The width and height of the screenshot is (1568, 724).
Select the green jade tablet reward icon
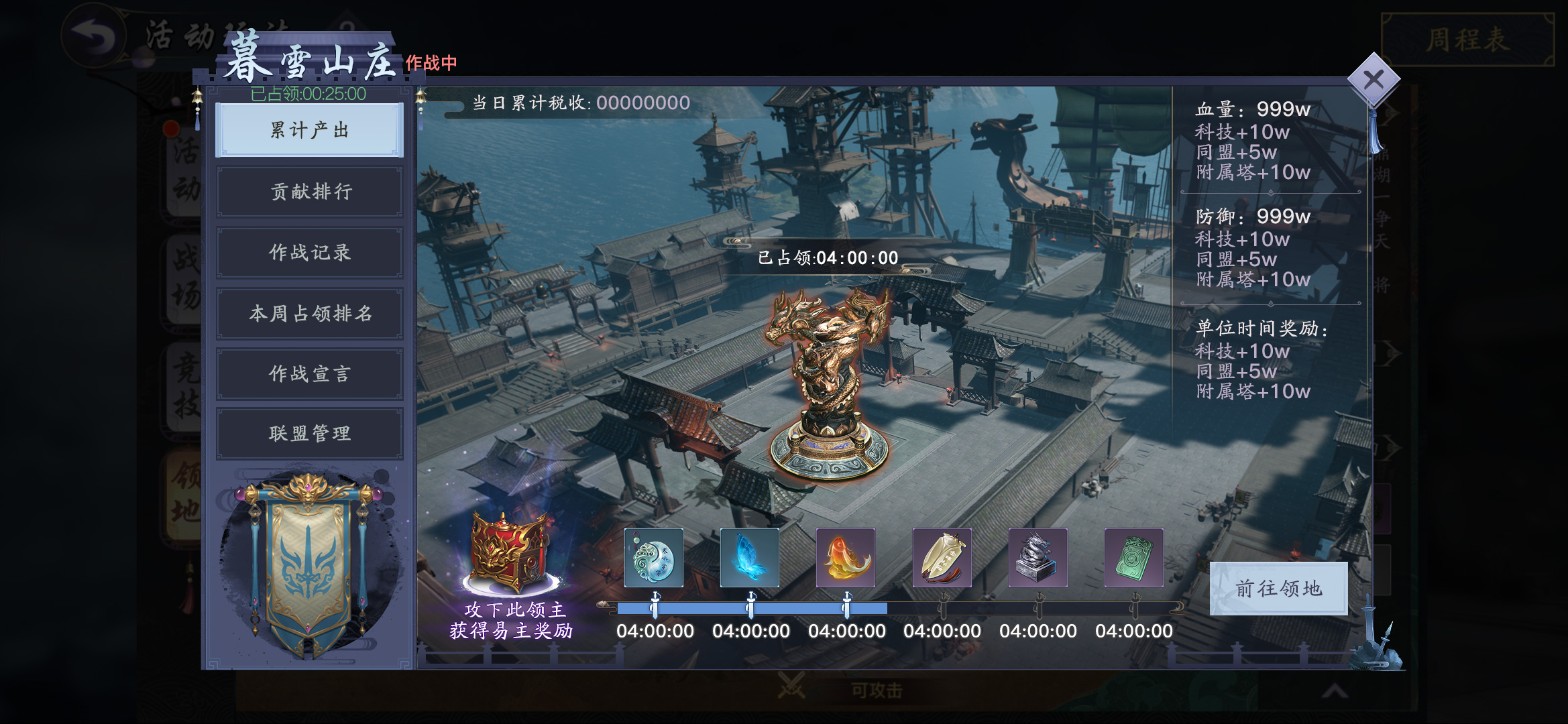point(1134,558)
